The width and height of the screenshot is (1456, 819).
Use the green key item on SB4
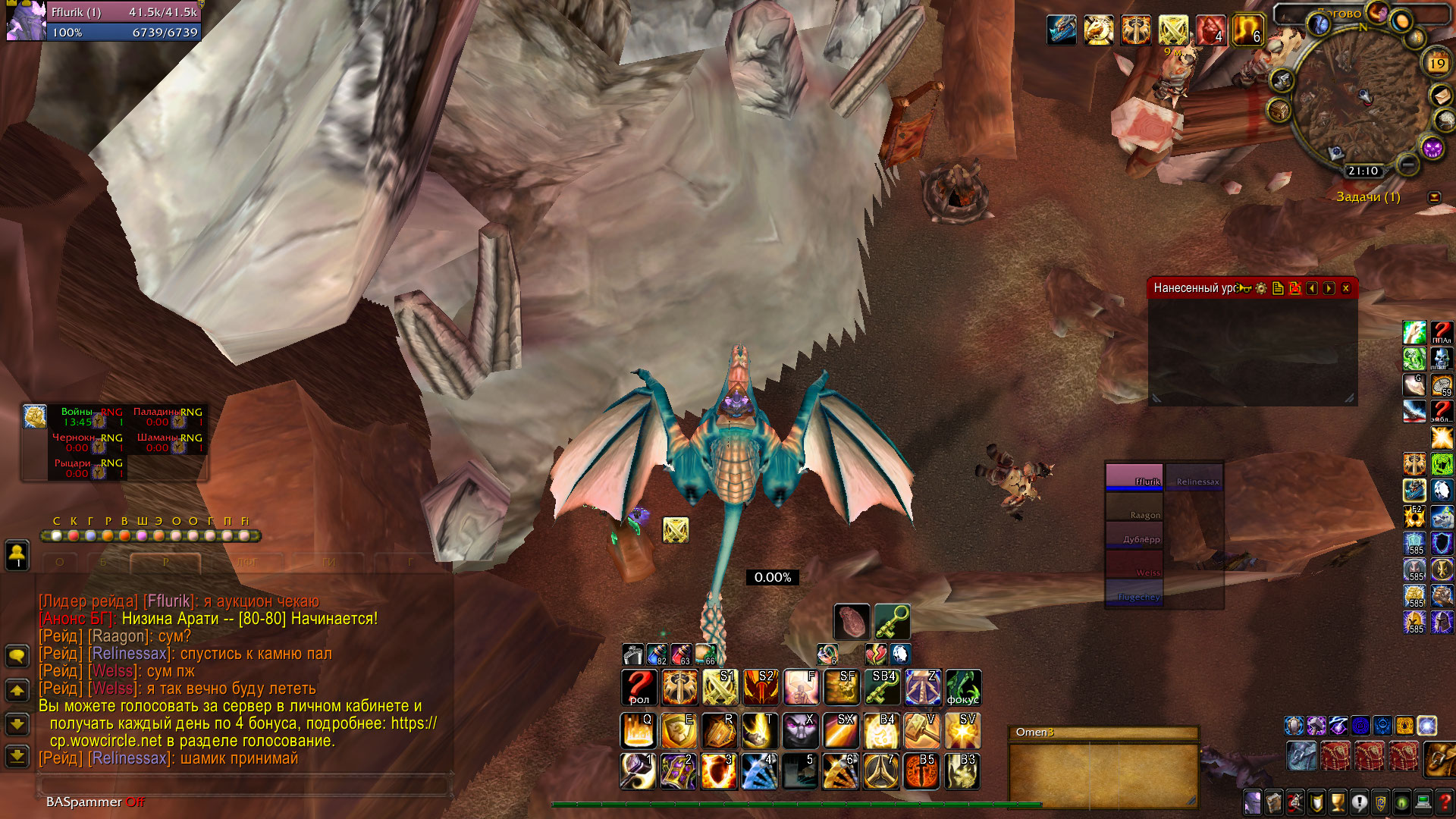(882, 687)
